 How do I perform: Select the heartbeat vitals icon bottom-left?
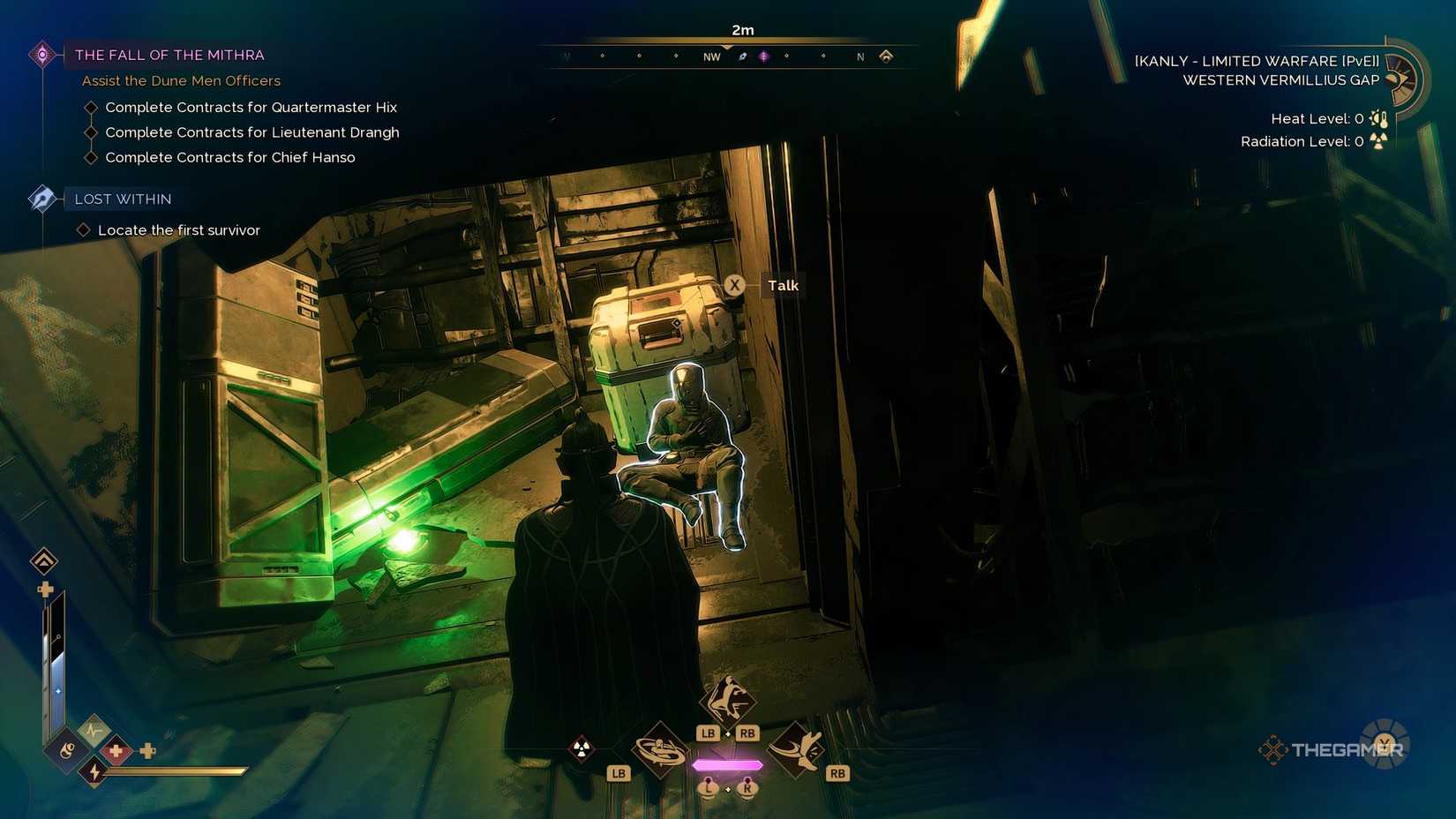pyautogui.click(x=95, y=732)
